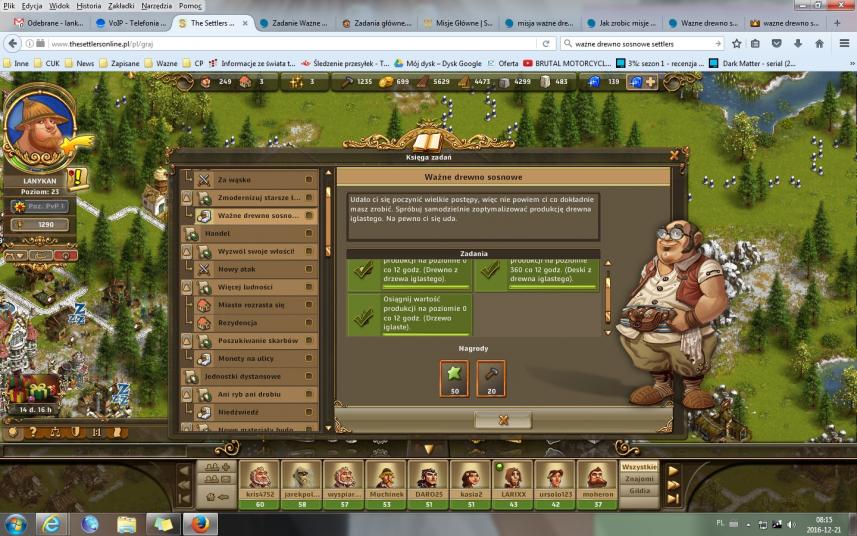Click the green star reward icon
This screenshot has width=857, height=536.
point(454,378)
